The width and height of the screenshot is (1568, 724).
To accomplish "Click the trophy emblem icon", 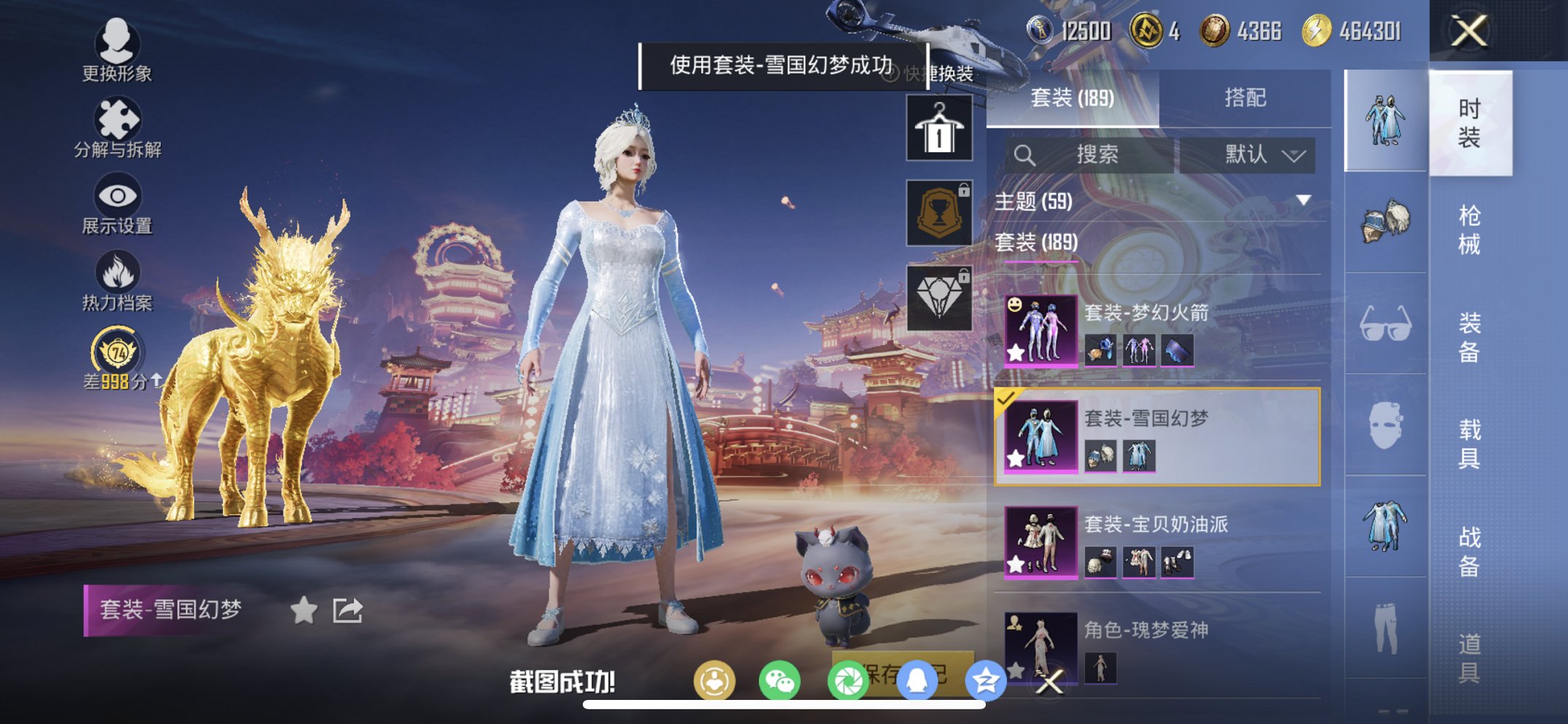I will [x=938, y=213].
